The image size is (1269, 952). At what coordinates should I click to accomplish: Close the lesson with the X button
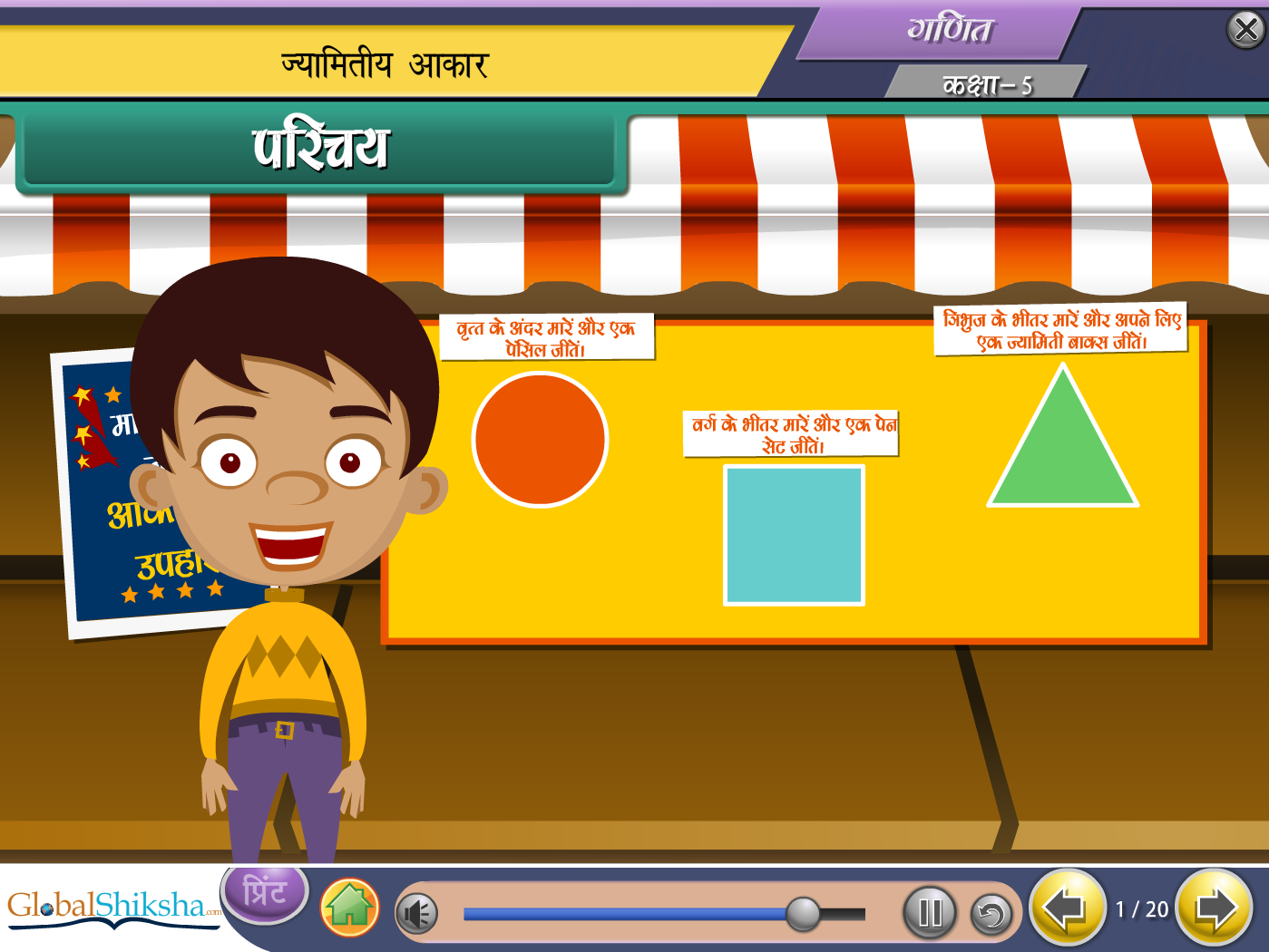click(x=1245, y=30)
